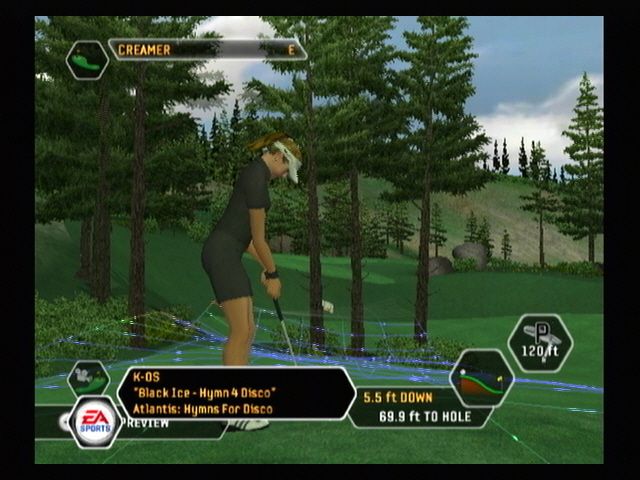The image size is (640, 480).
Task: Open the K-OS music track panel
Action: coord(235,392)
